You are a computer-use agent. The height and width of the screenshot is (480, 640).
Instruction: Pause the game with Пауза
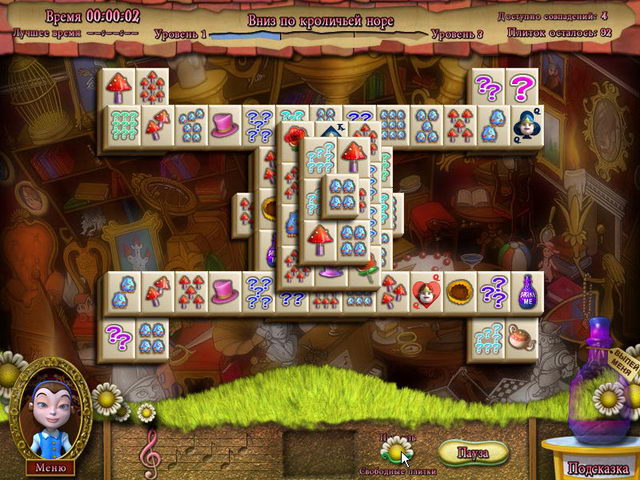click(472, 452)
